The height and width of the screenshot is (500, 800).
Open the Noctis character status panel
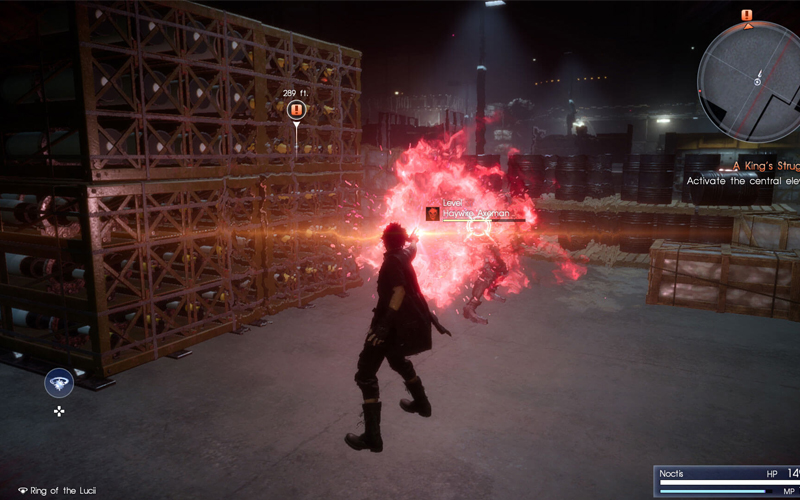727,480
